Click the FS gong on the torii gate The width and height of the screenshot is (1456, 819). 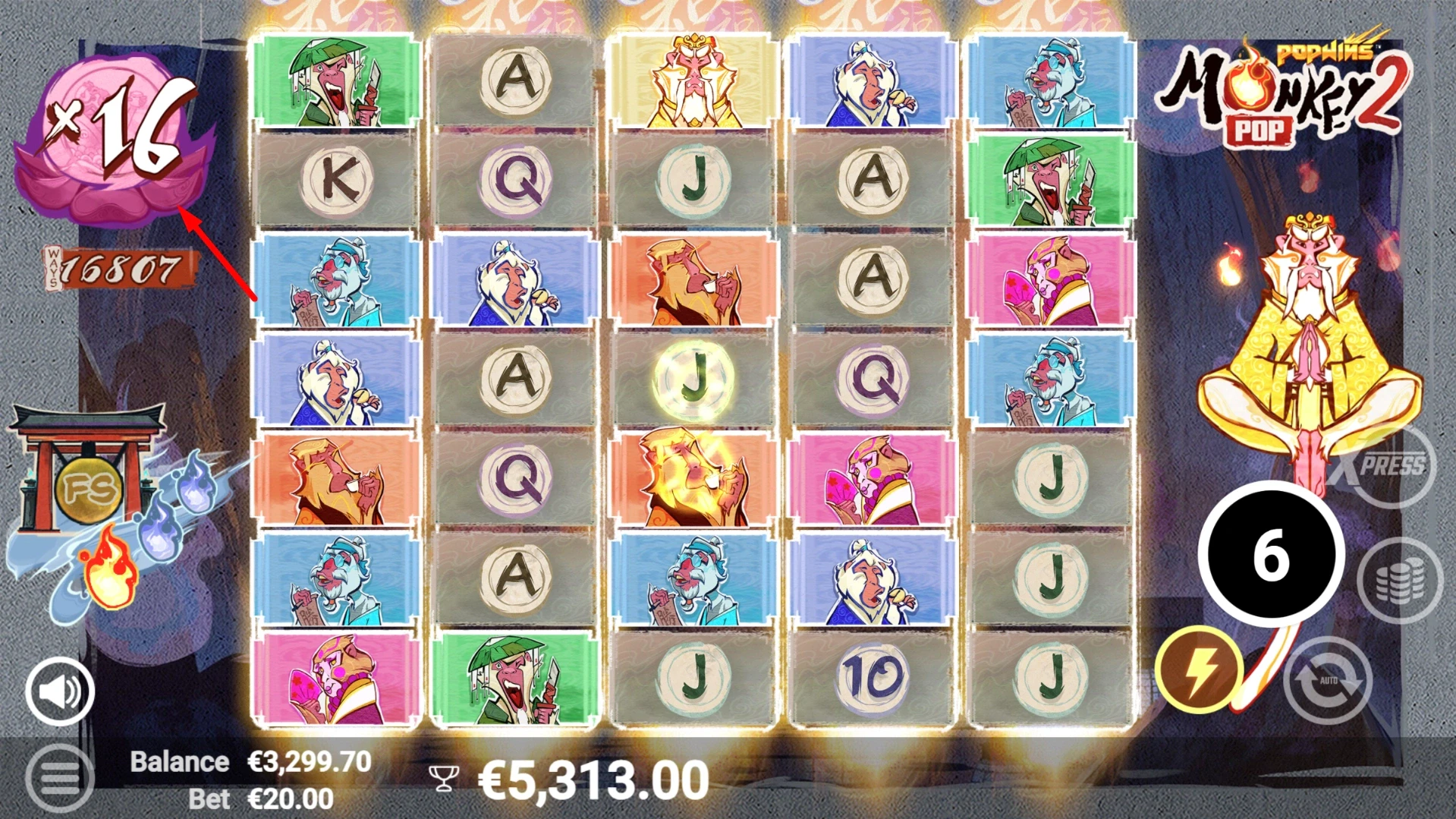coord(90,490)
